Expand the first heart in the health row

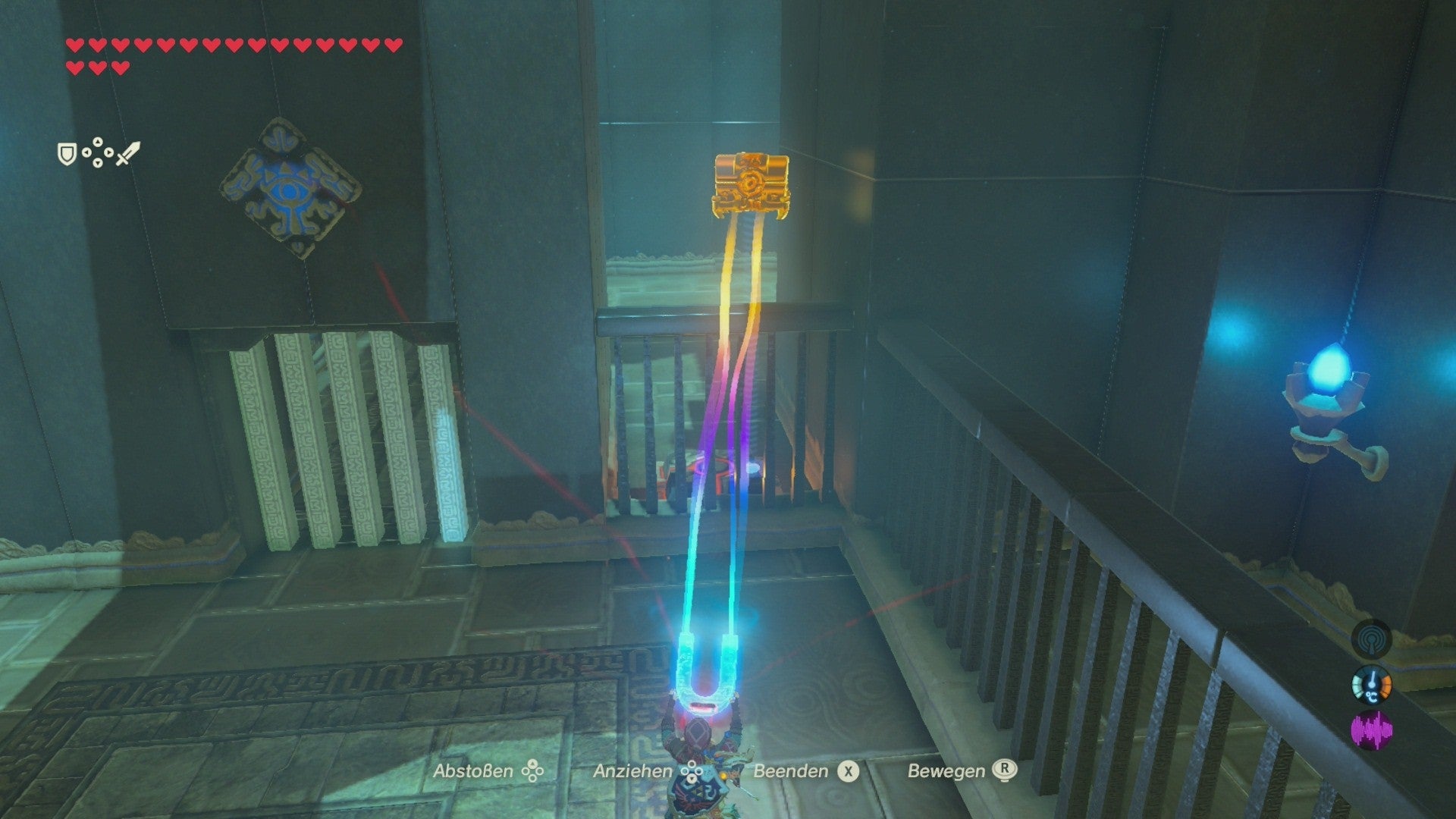74,45
